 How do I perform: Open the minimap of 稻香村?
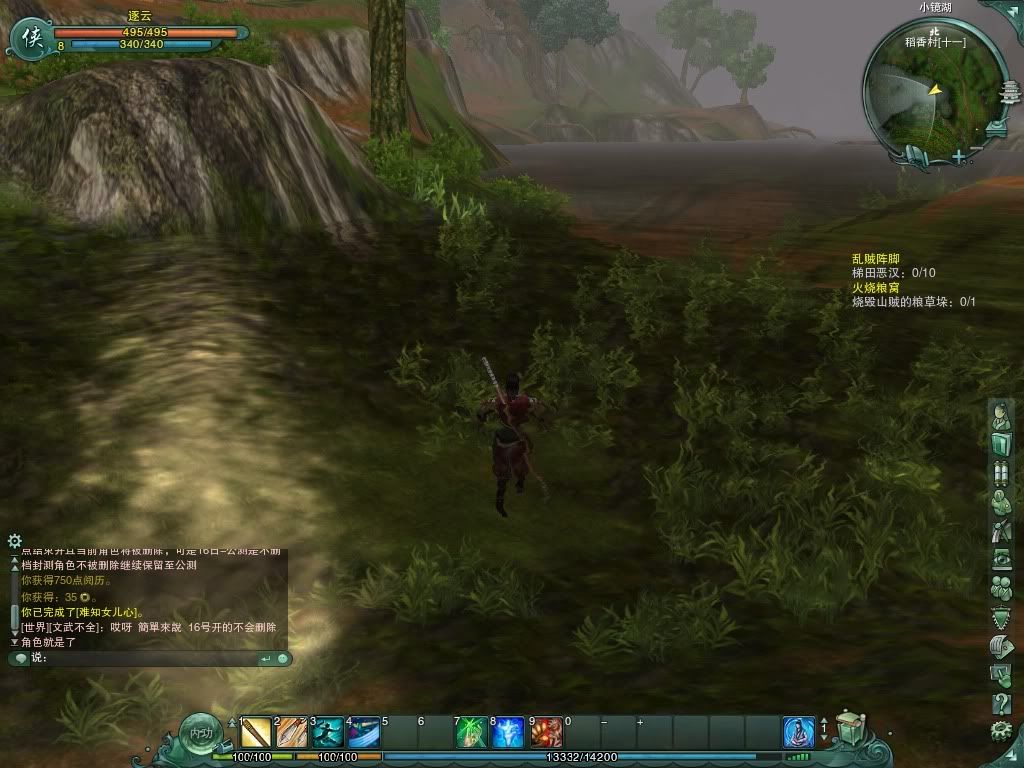click(932, 92)
